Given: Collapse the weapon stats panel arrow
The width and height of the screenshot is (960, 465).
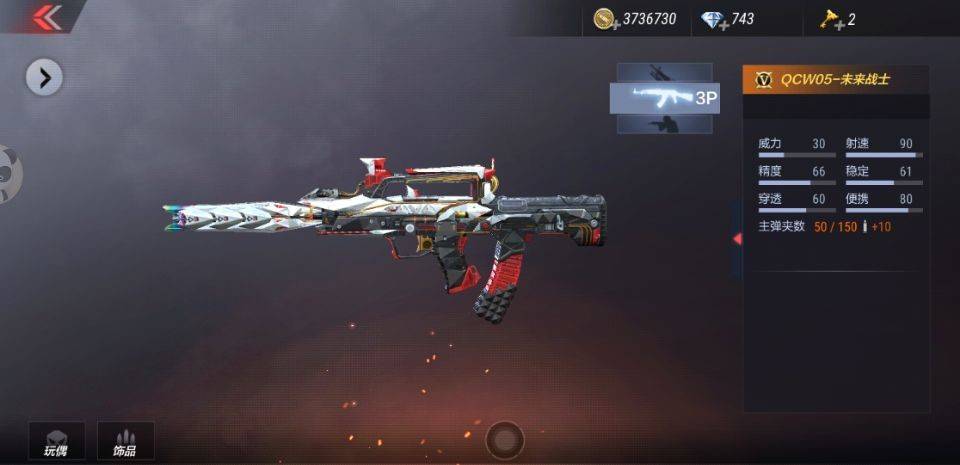Looking at the screenshot, I should tap(737, 239).
